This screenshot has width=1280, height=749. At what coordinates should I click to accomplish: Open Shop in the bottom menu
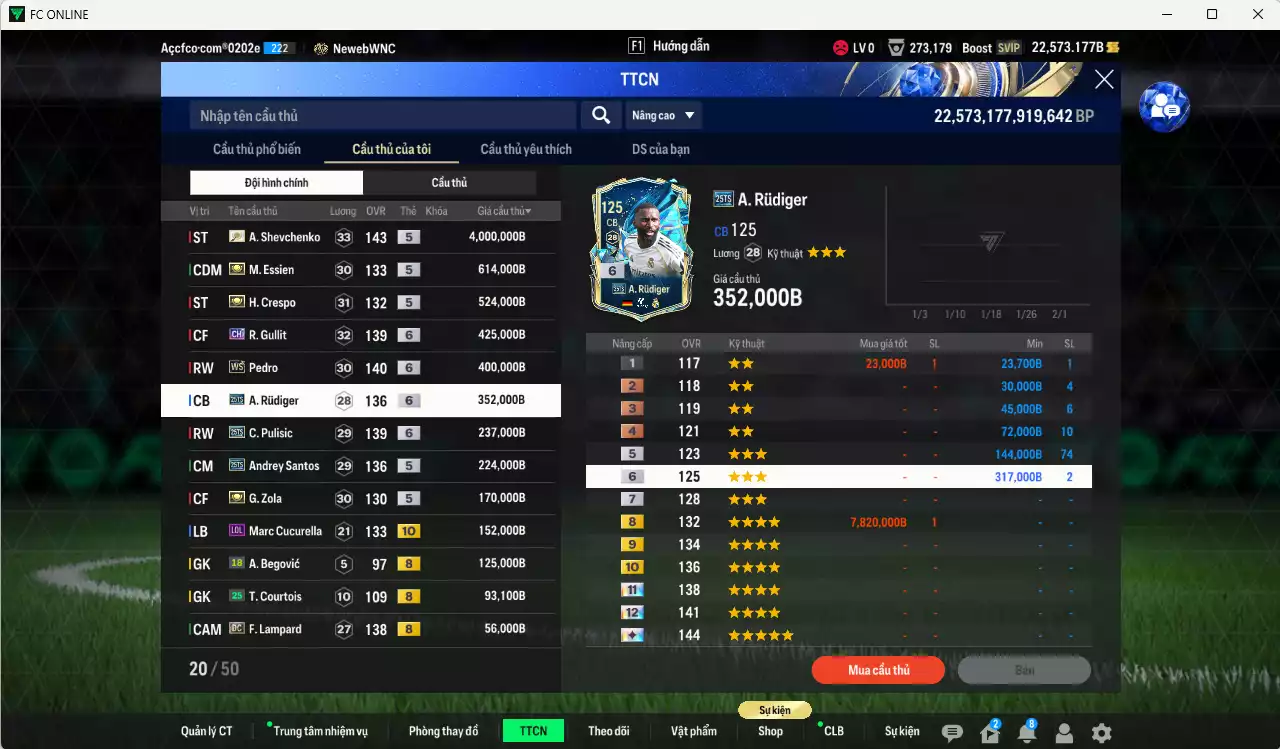[x=770, y=731]
